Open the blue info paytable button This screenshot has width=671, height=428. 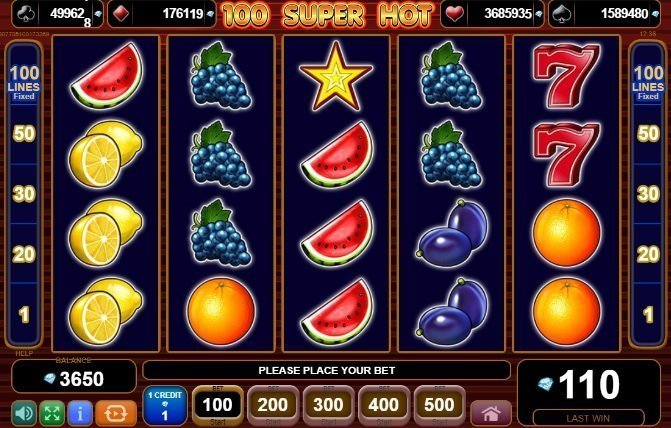tap(81, 412)
